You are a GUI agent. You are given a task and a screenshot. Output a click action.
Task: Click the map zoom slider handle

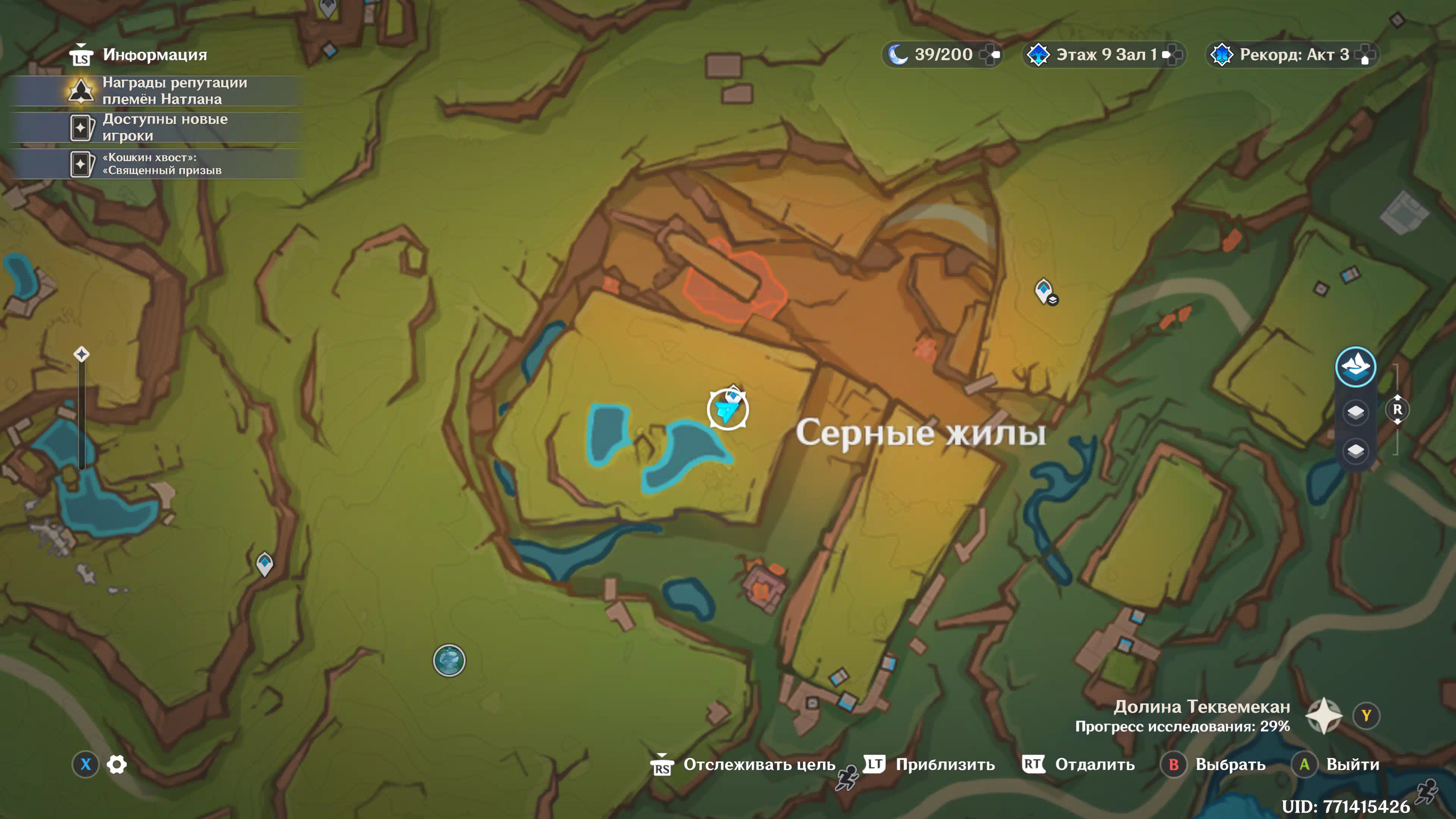click(x=82, y=355)
